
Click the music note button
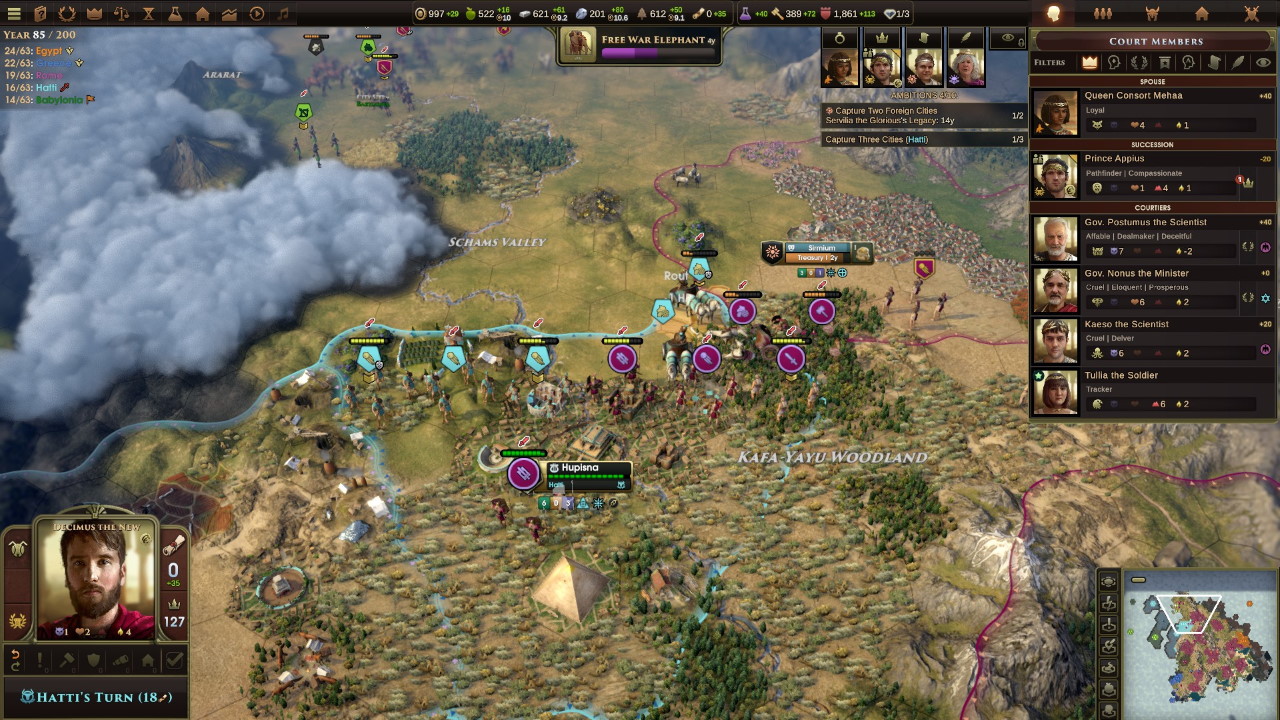click(x=283, y=14)
